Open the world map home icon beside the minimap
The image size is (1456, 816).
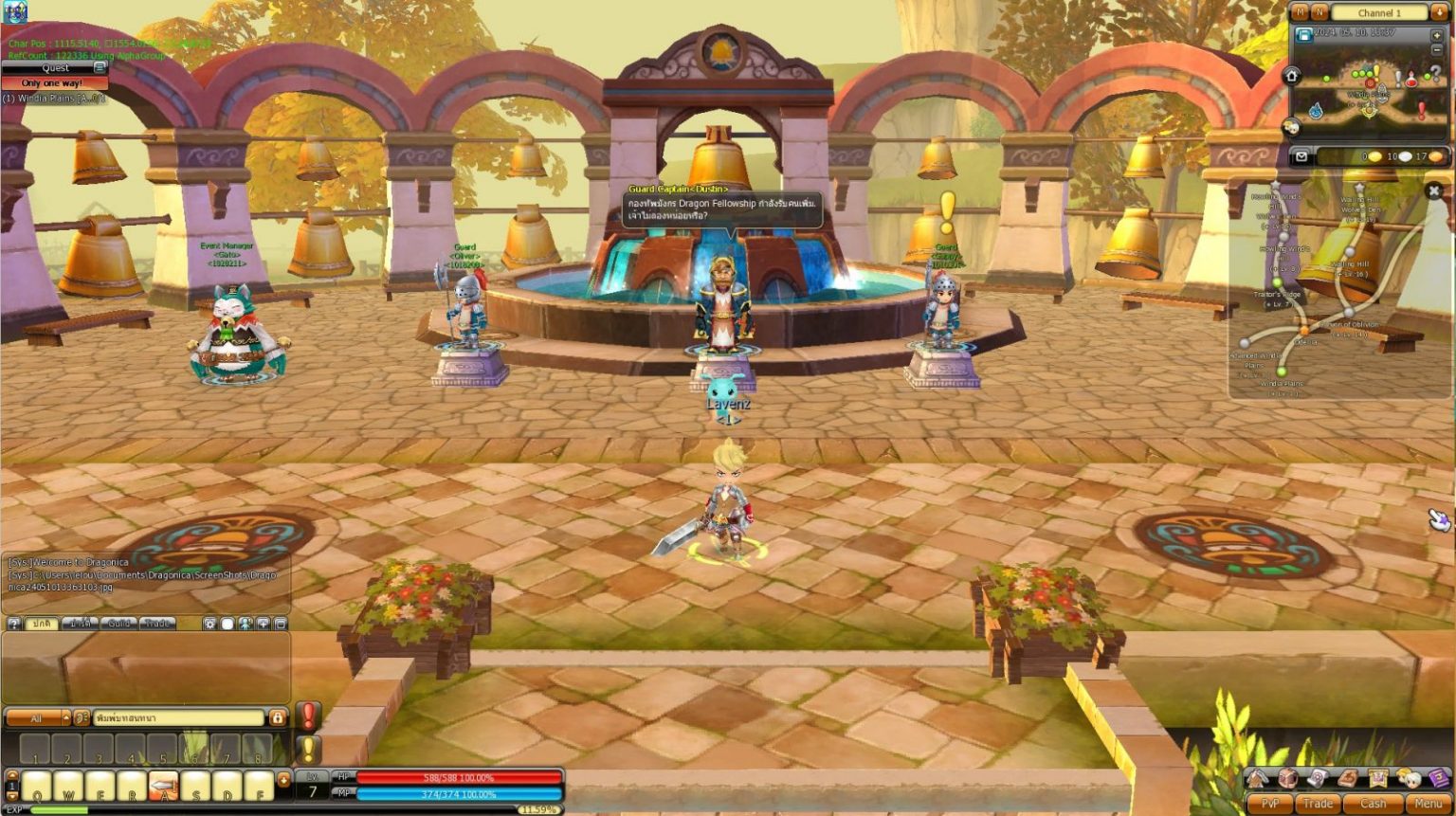point(1292,77)
